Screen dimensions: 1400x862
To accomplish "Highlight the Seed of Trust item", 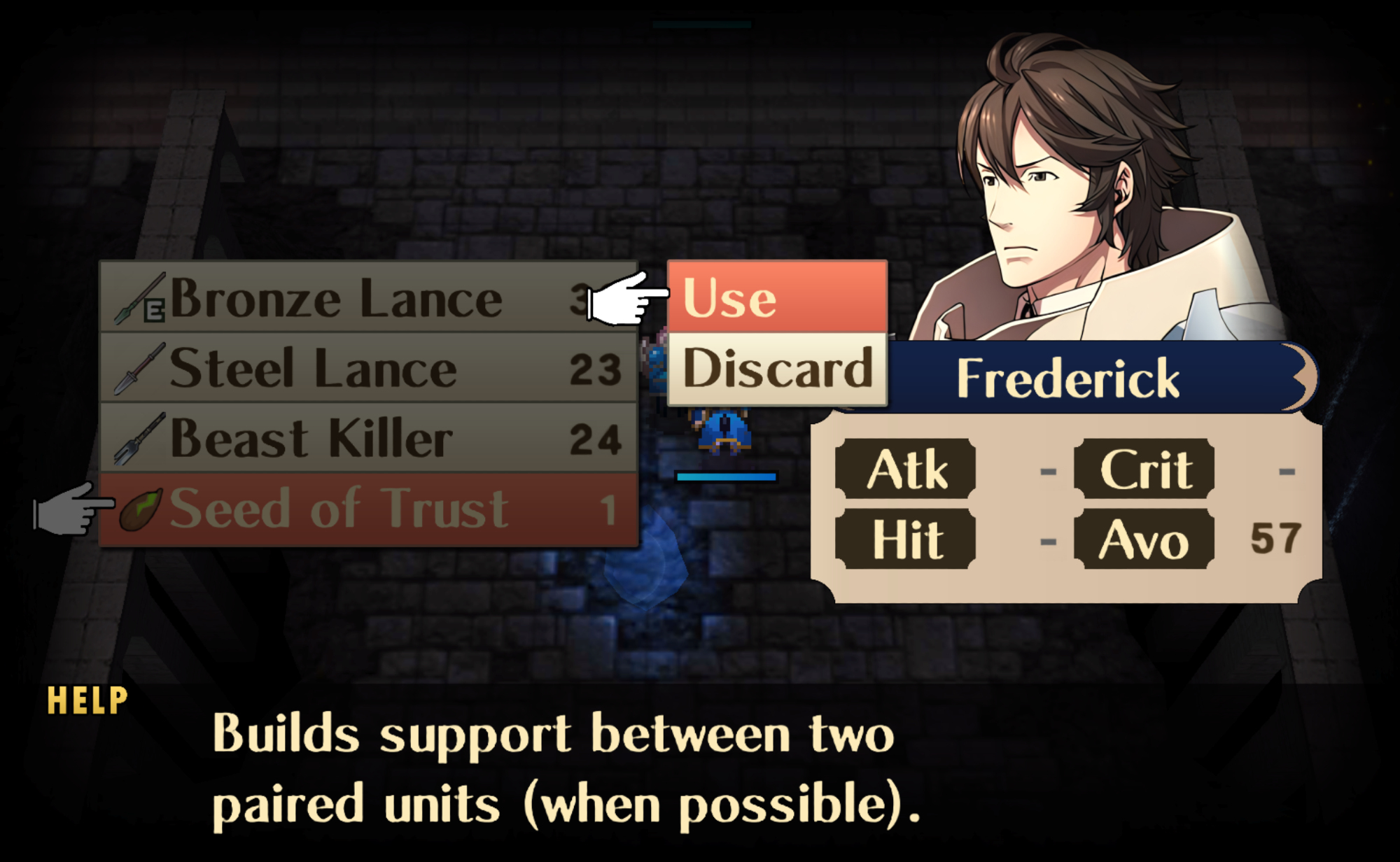I will point(367,509).
